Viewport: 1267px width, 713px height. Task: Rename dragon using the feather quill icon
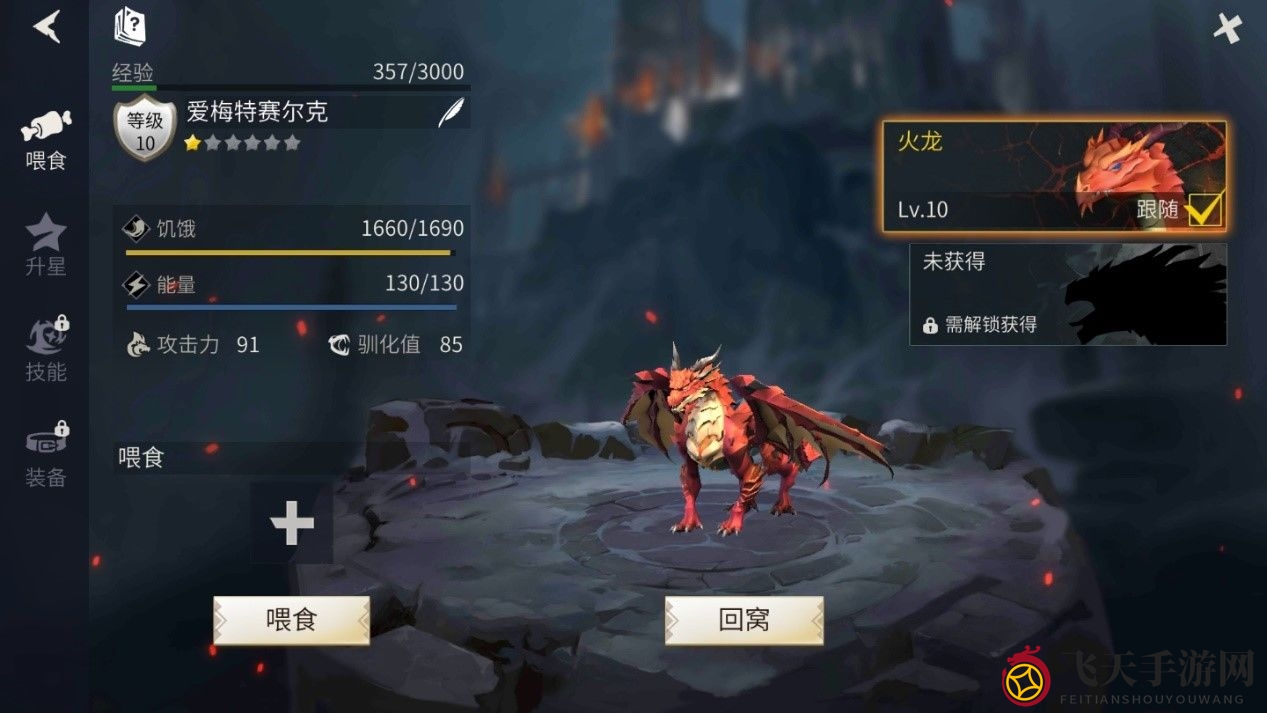[451, 113]
